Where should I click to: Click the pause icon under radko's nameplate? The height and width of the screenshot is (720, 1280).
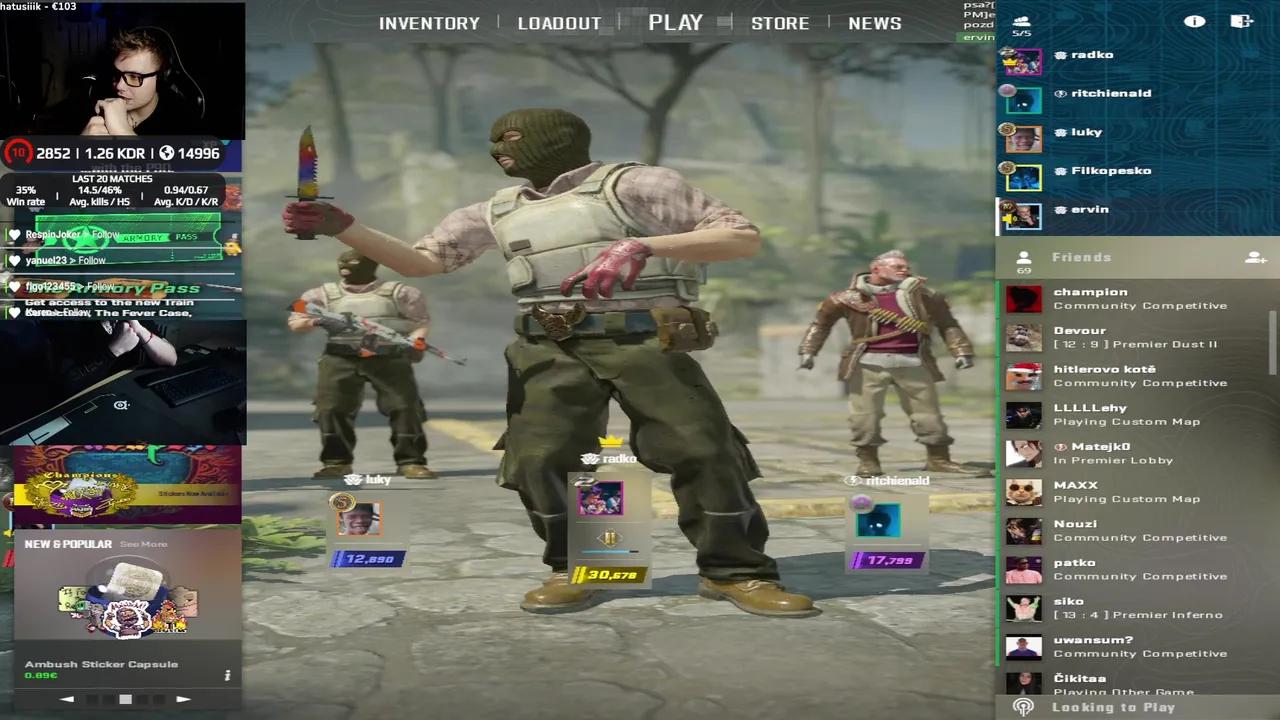(609, 537)
